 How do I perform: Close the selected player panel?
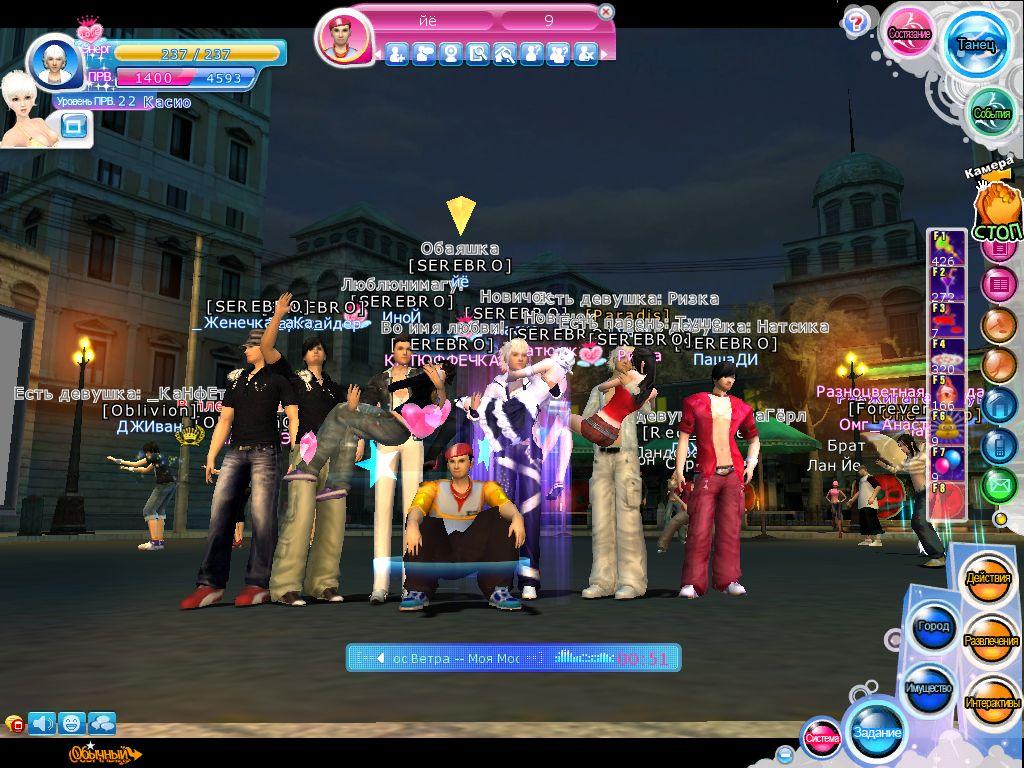(606, 12)
